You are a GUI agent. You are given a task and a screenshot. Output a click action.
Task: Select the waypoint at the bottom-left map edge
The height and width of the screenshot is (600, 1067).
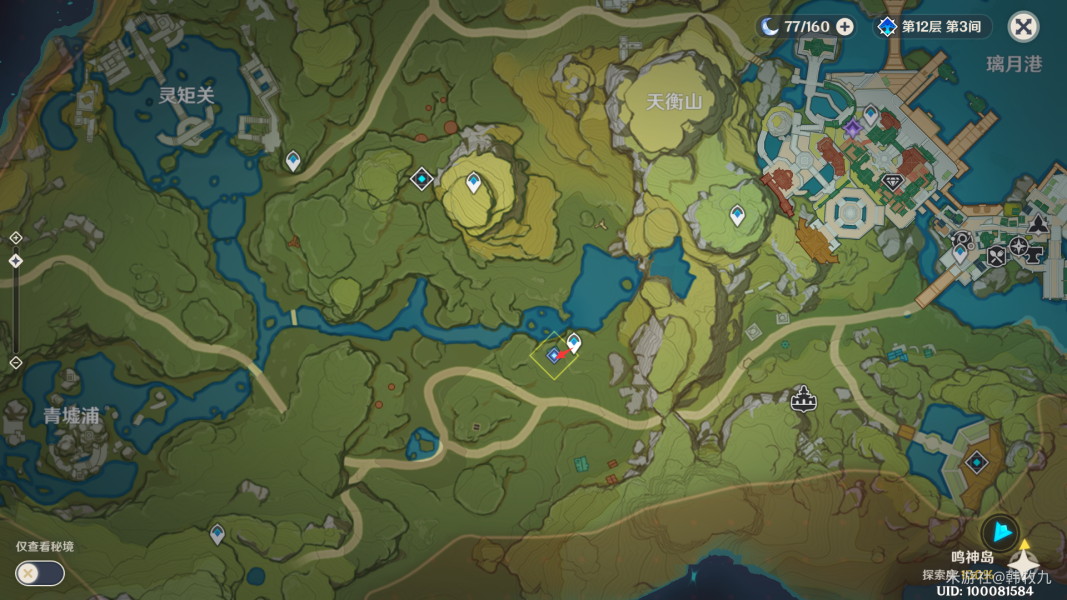pyautogui.click(x=217, y=534)
